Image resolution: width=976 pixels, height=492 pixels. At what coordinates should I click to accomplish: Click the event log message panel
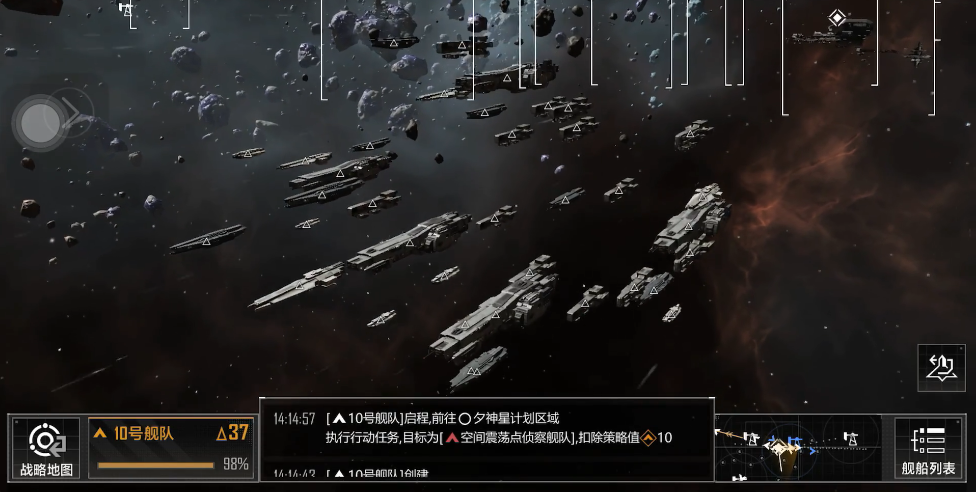487,439
